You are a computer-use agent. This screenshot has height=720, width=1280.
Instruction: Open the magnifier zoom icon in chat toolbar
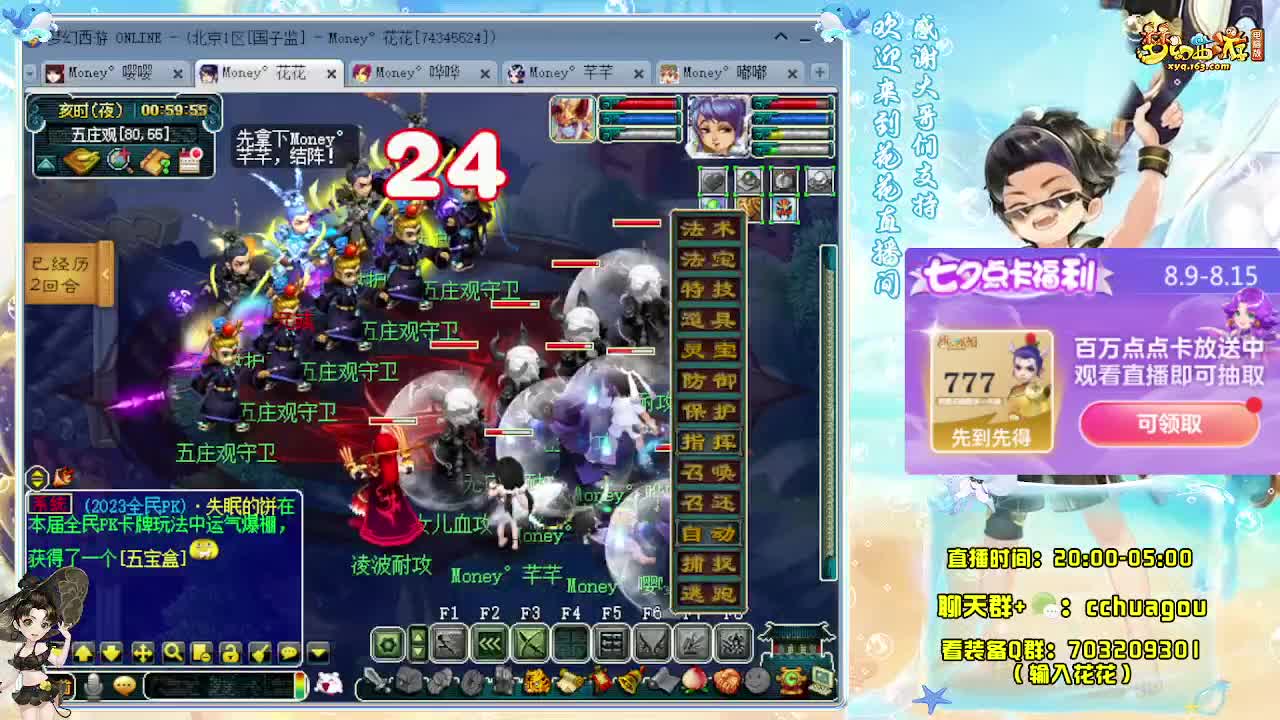(x=173, y=654)
